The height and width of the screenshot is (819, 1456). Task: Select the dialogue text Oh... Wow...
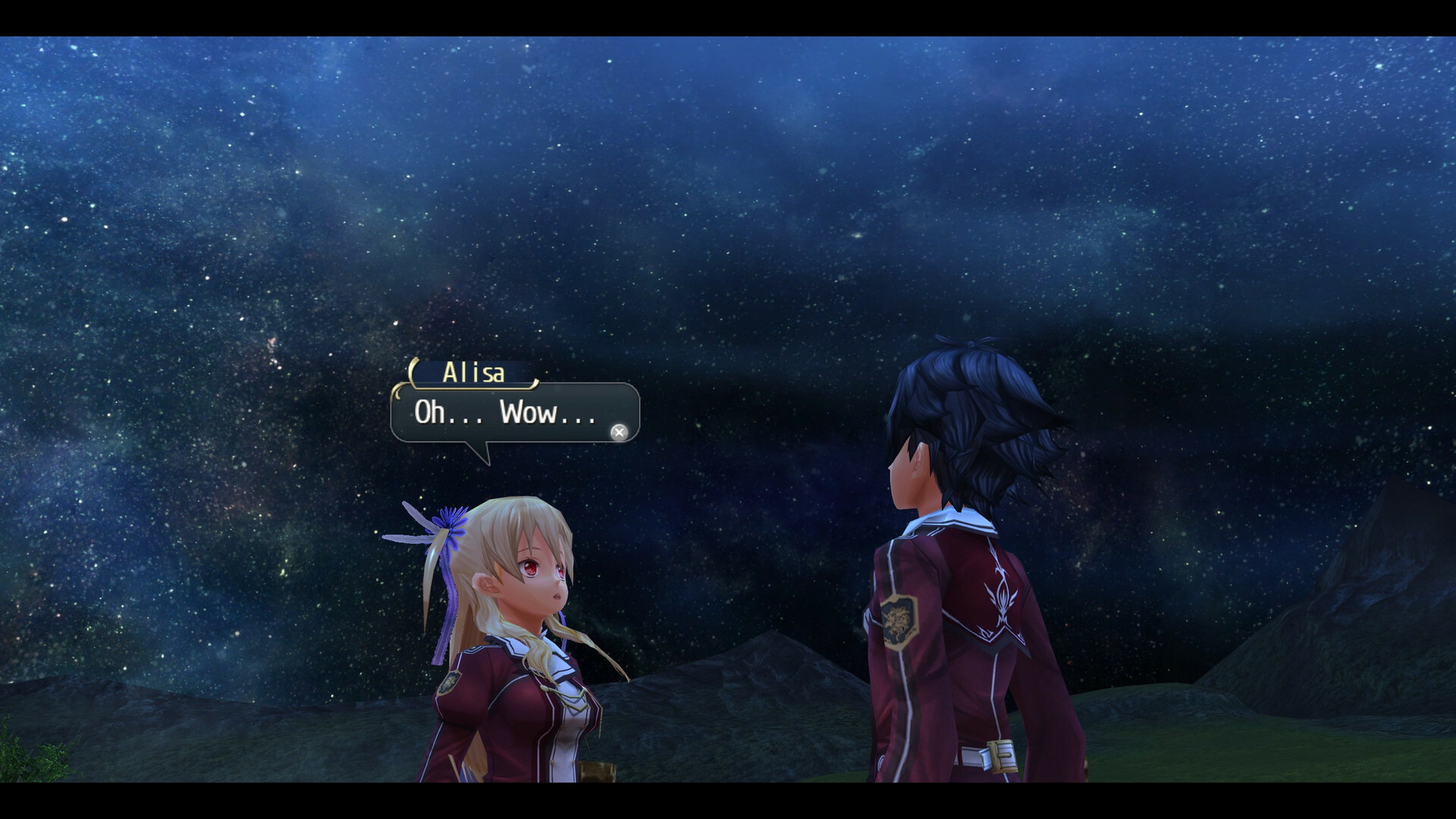tap(504, 414)
